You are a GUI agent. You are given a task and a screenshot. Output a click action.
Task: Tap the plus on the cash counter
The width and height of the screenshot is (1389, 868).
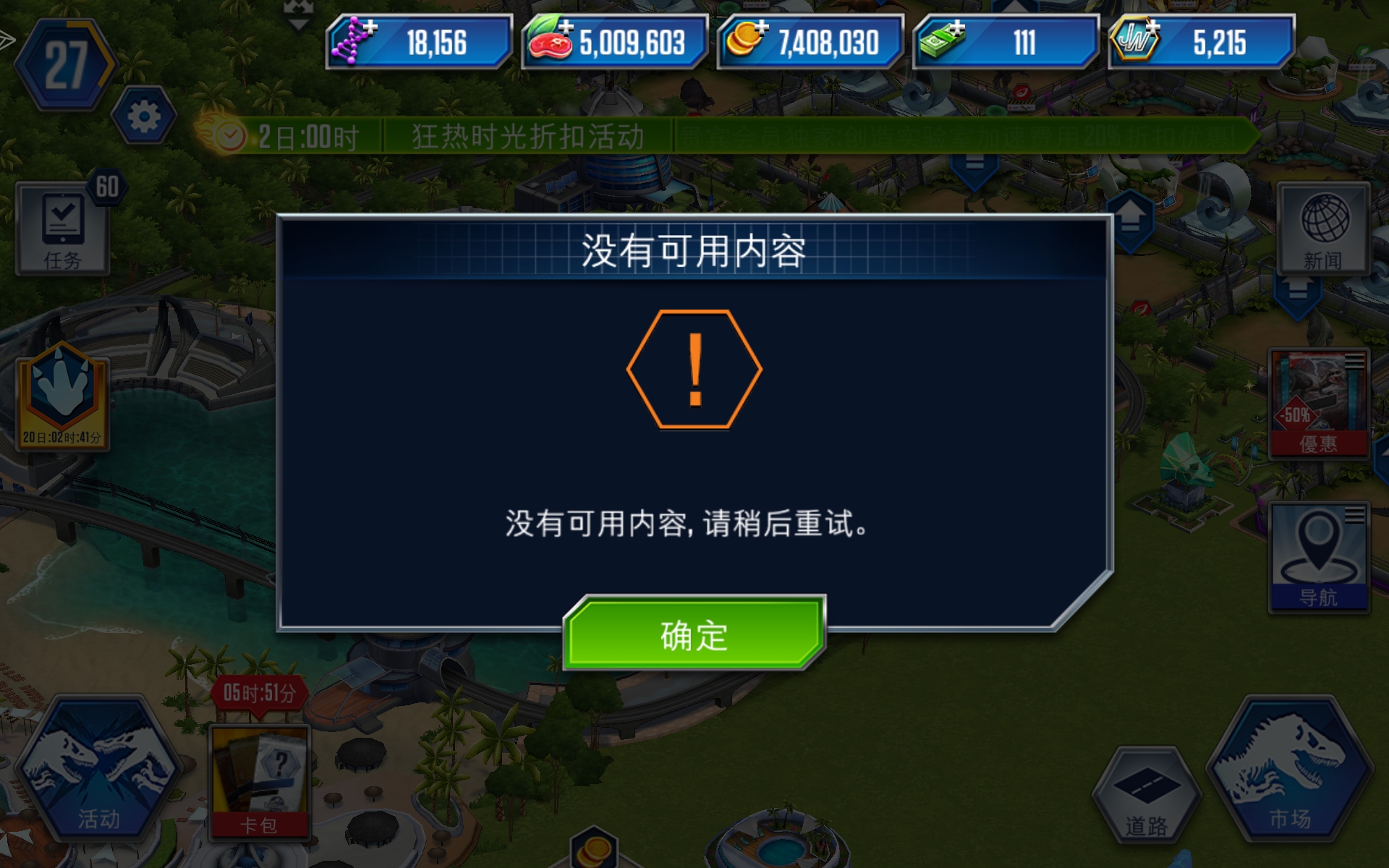pos(959,27)
